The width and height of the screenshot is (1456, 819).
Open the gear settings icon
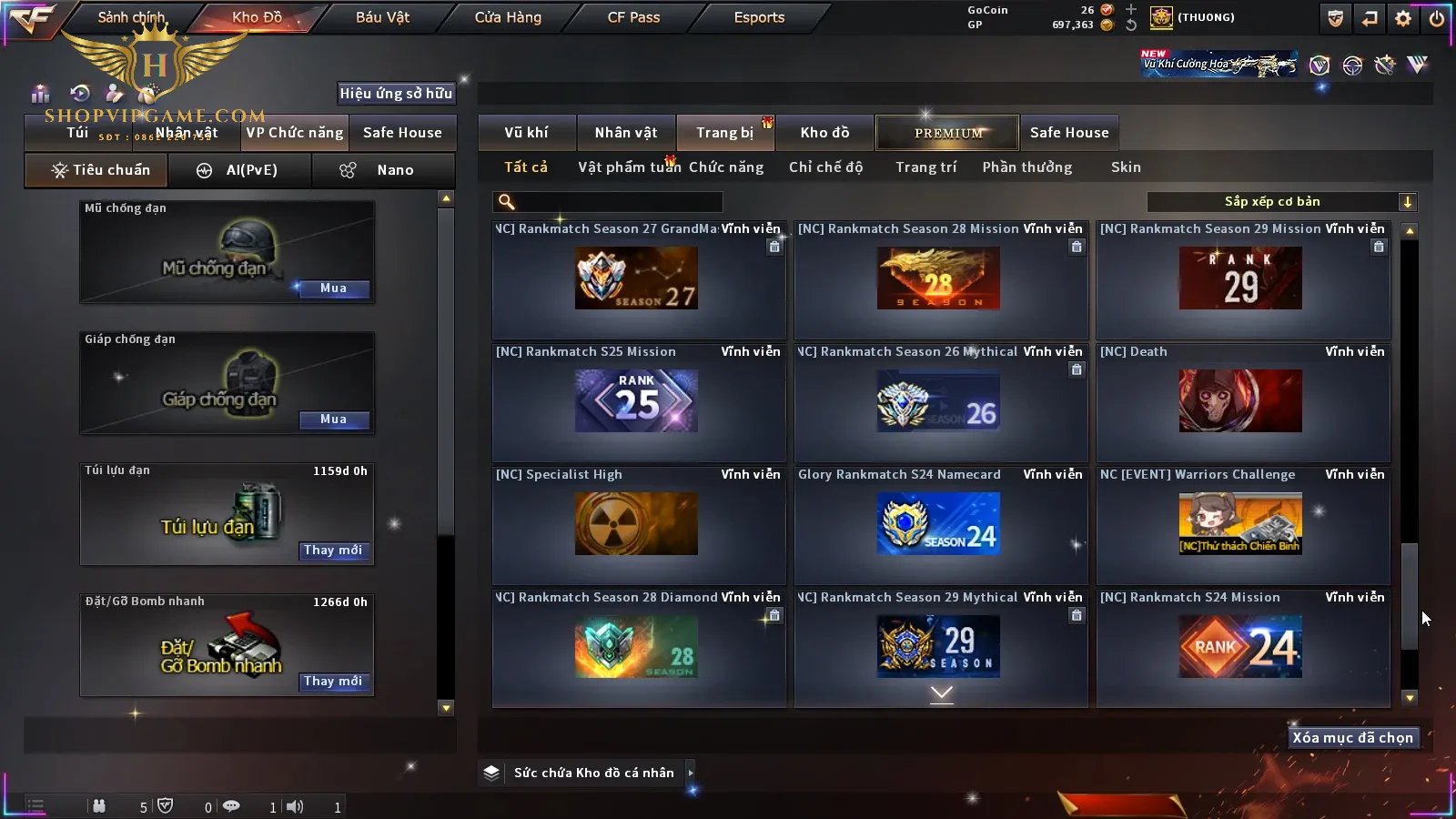1403,18
